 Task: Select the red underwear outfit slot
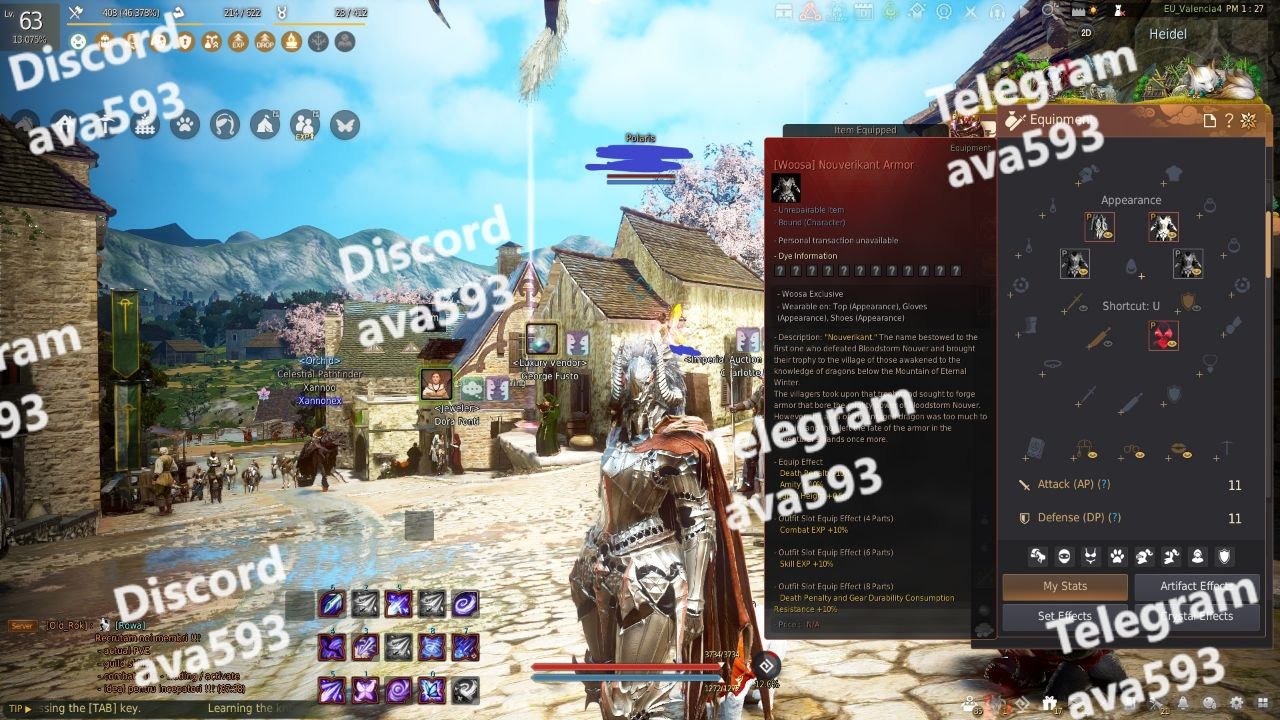(x=1163, y=336)
